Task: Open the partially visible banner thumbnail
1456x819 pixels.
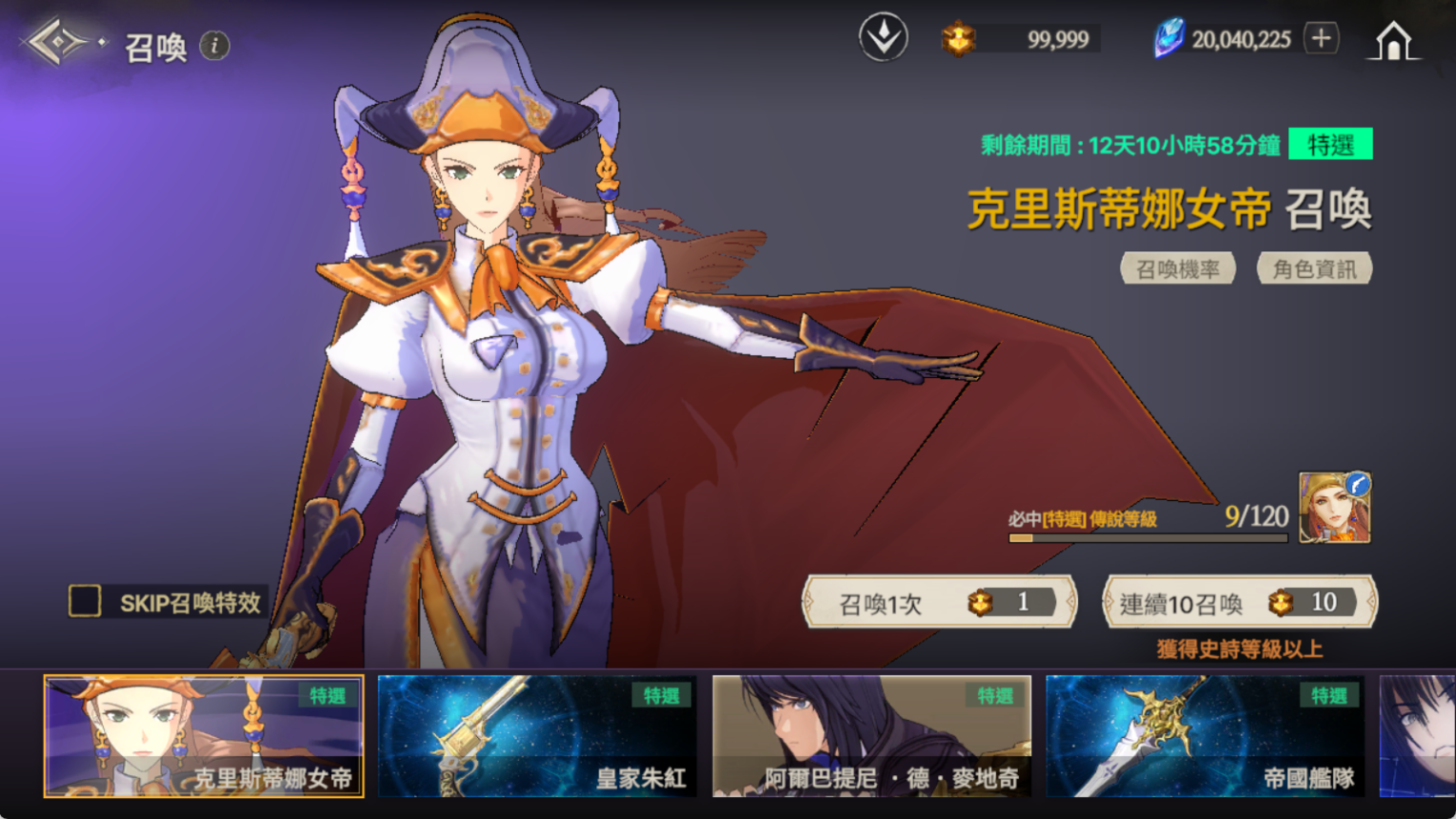Action: [x=1417, y=736]
